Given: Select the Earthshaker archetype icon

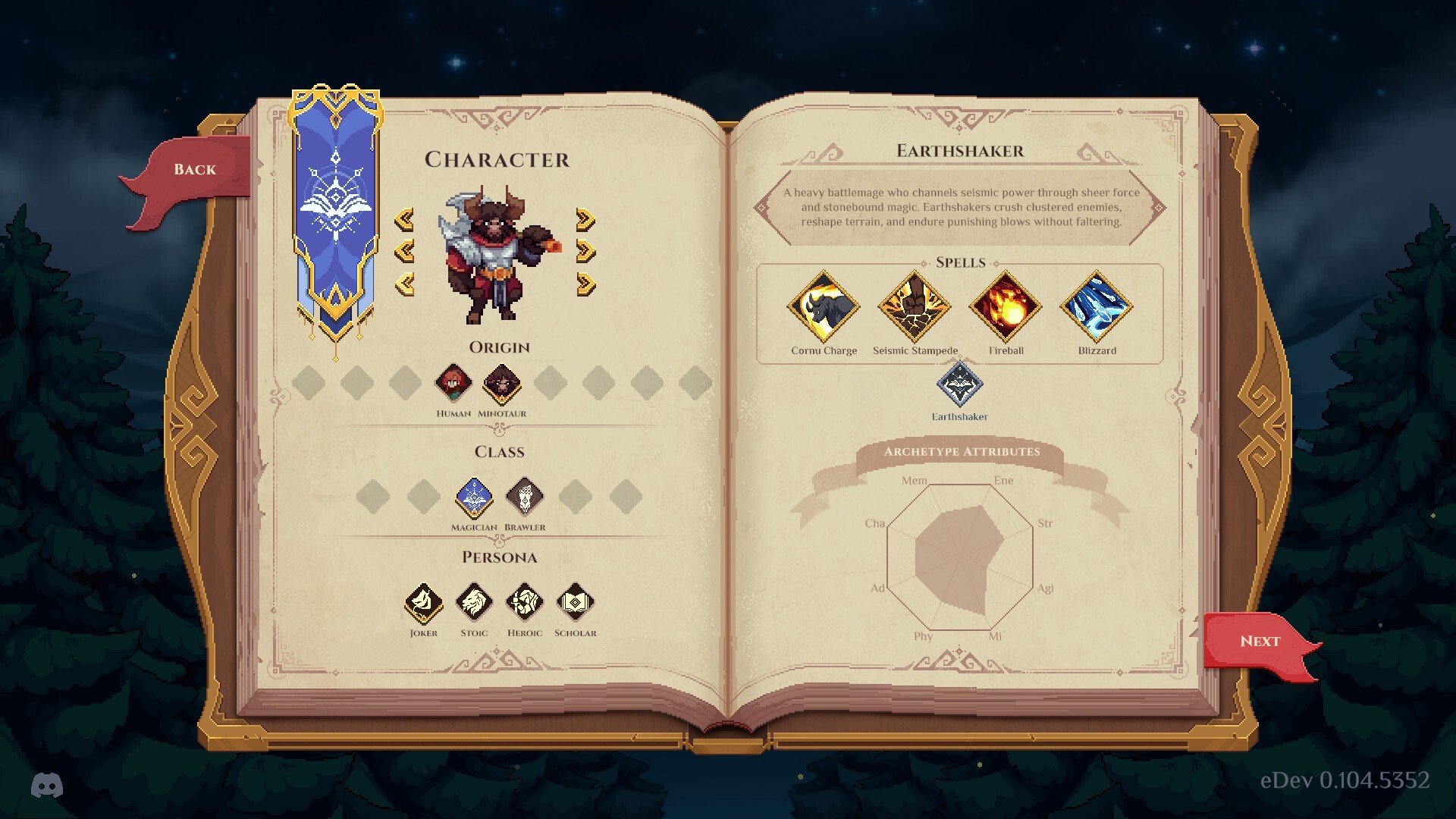Looking at the screenshot, I should (x=959, y=384).
